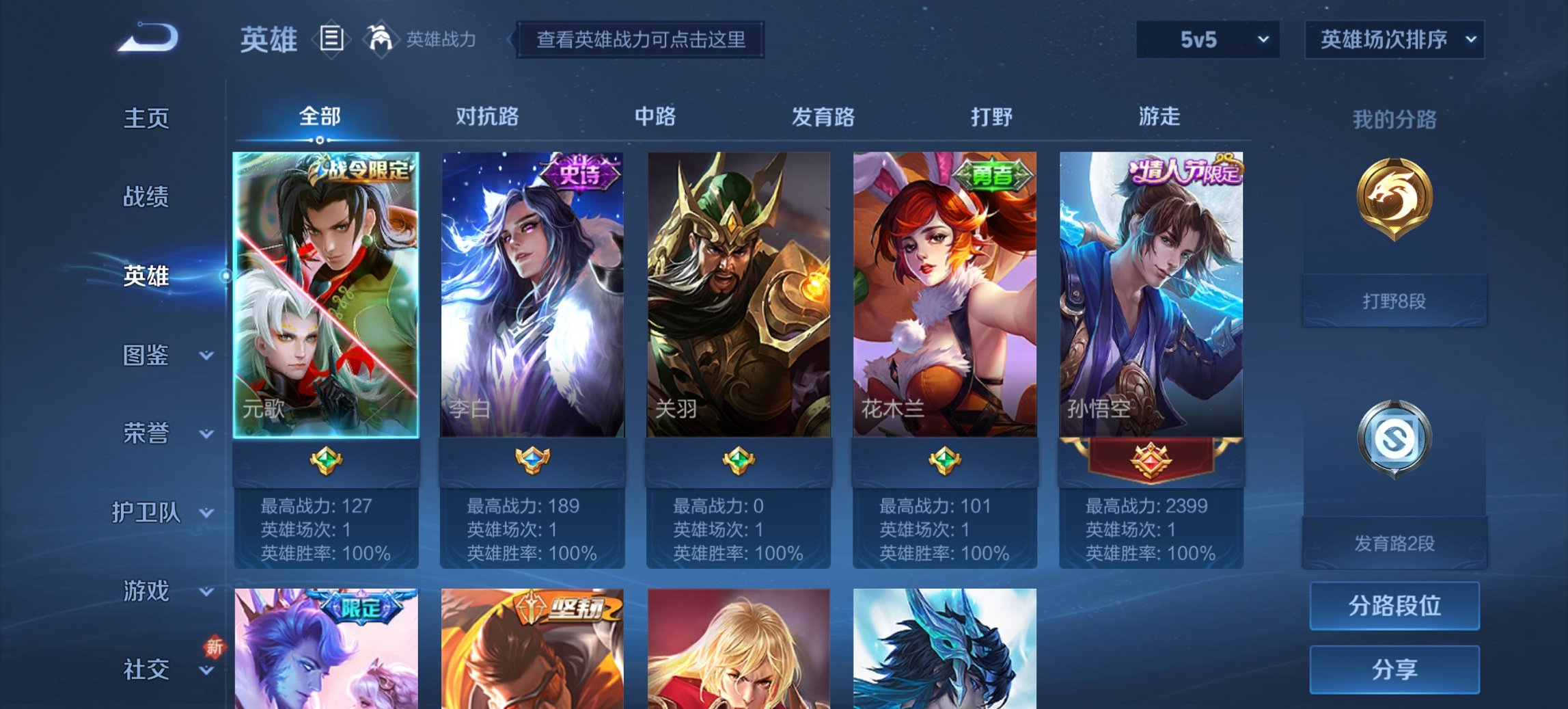
Task: Click the game logo top left
Action: tap(147, 38)
